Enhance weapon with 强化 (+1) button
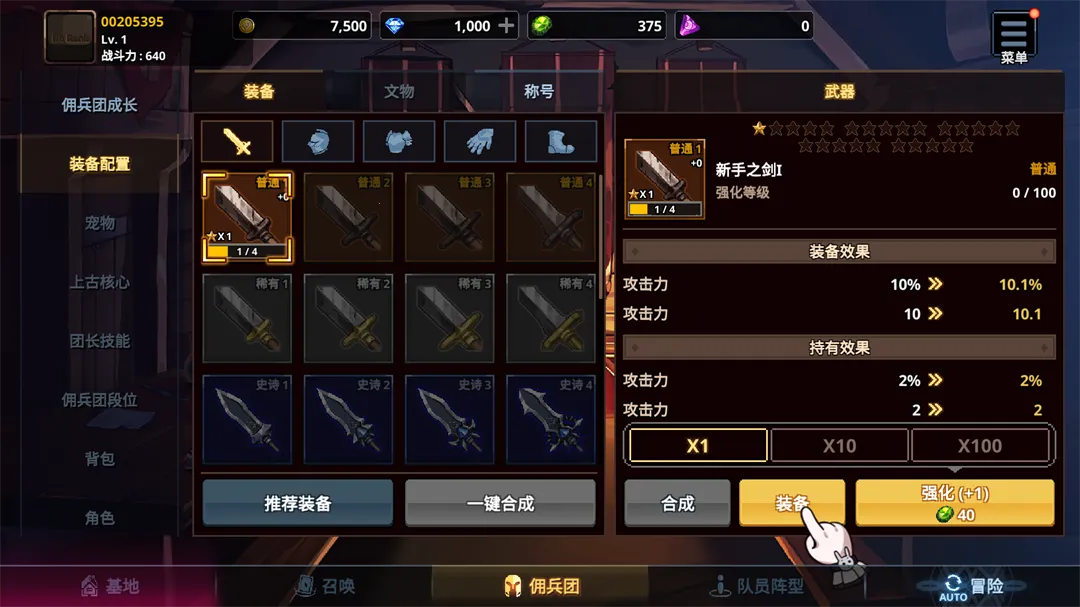 (955, 503)
